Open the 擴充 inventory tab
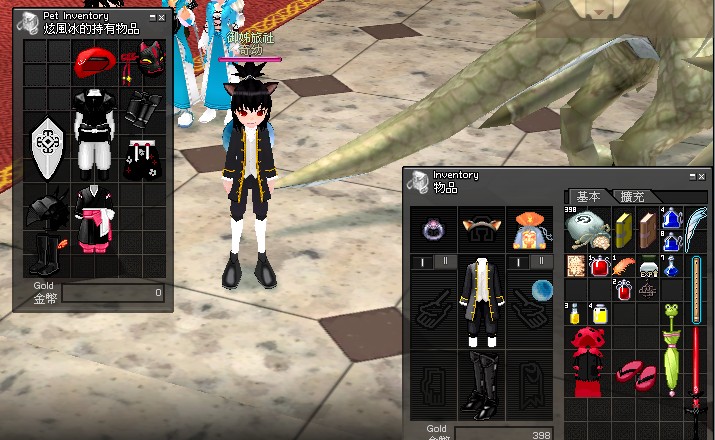The width and height of the screenshot is (715, 440). pyautogui.click(x=633, y=196)
